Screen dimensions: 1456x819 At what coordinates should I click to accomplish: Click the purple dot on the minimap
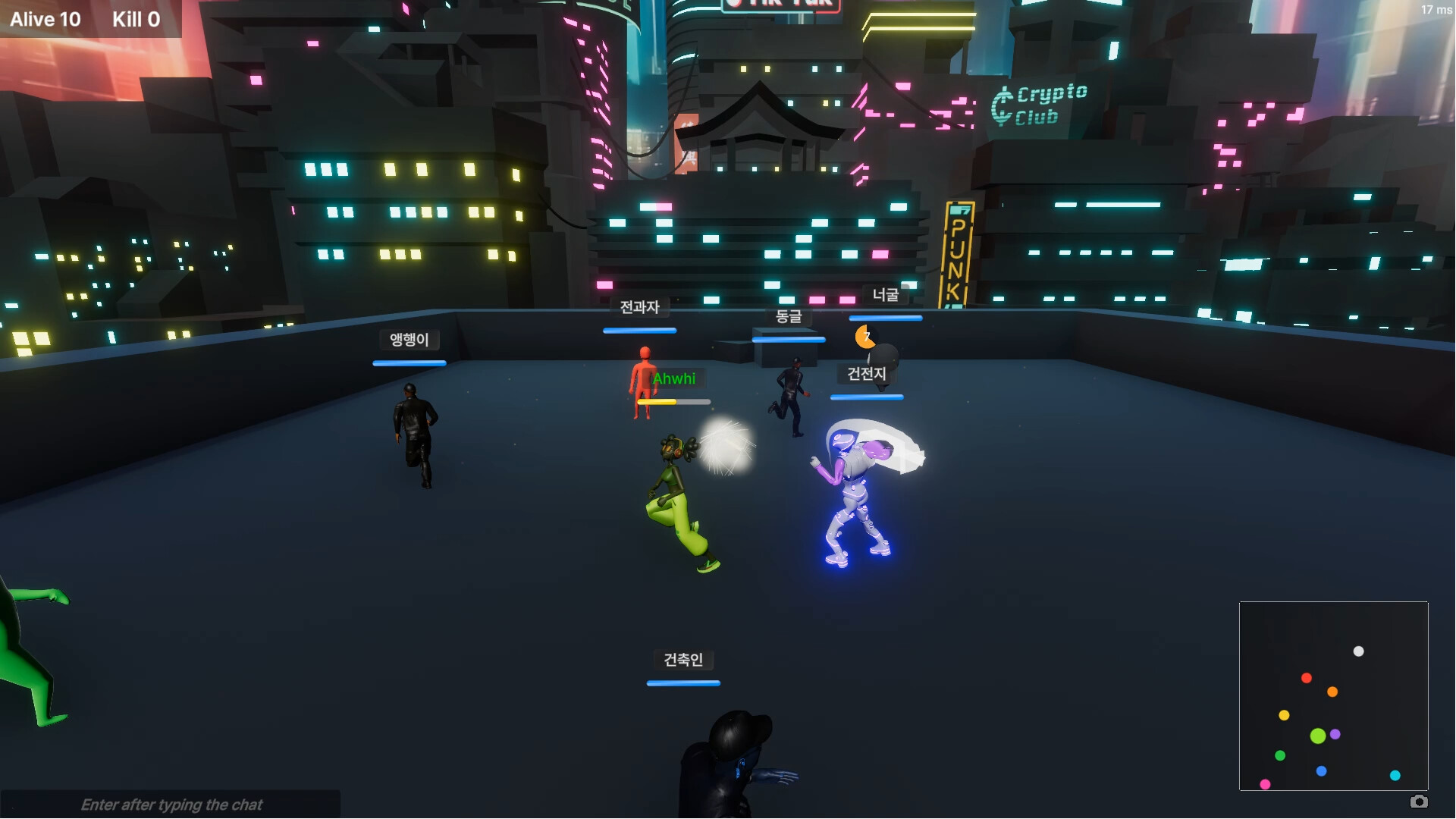tap(1335, 734)
